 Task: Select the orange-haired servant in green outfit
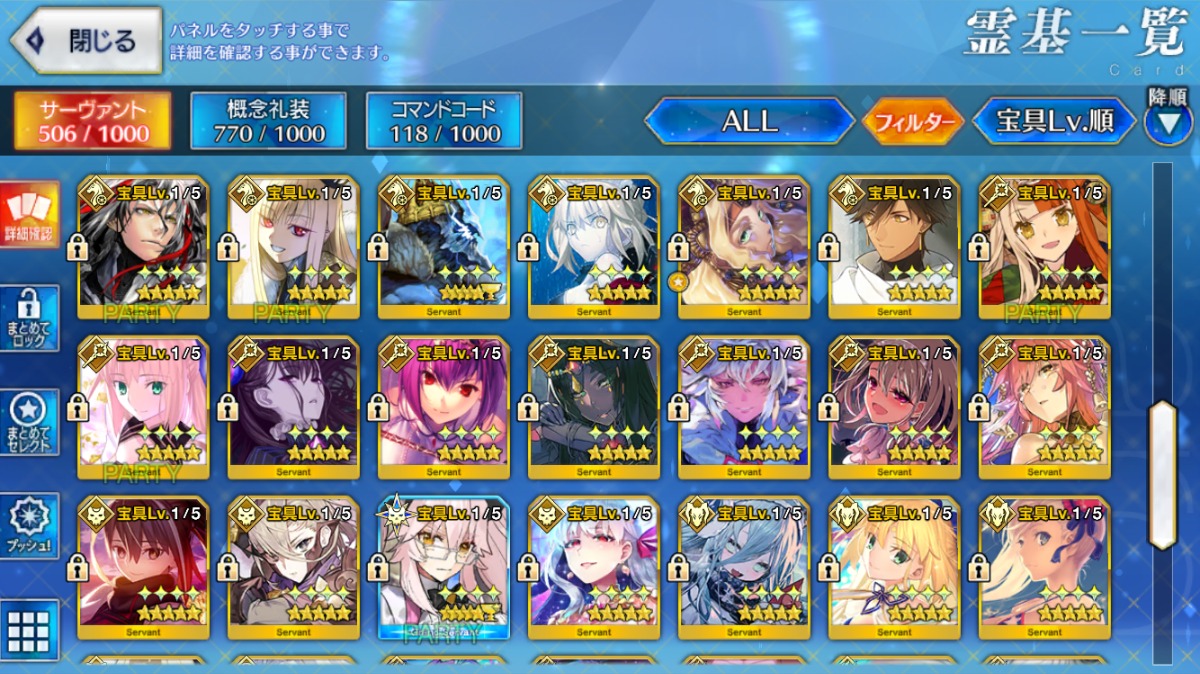click(x=1044, y=246)
